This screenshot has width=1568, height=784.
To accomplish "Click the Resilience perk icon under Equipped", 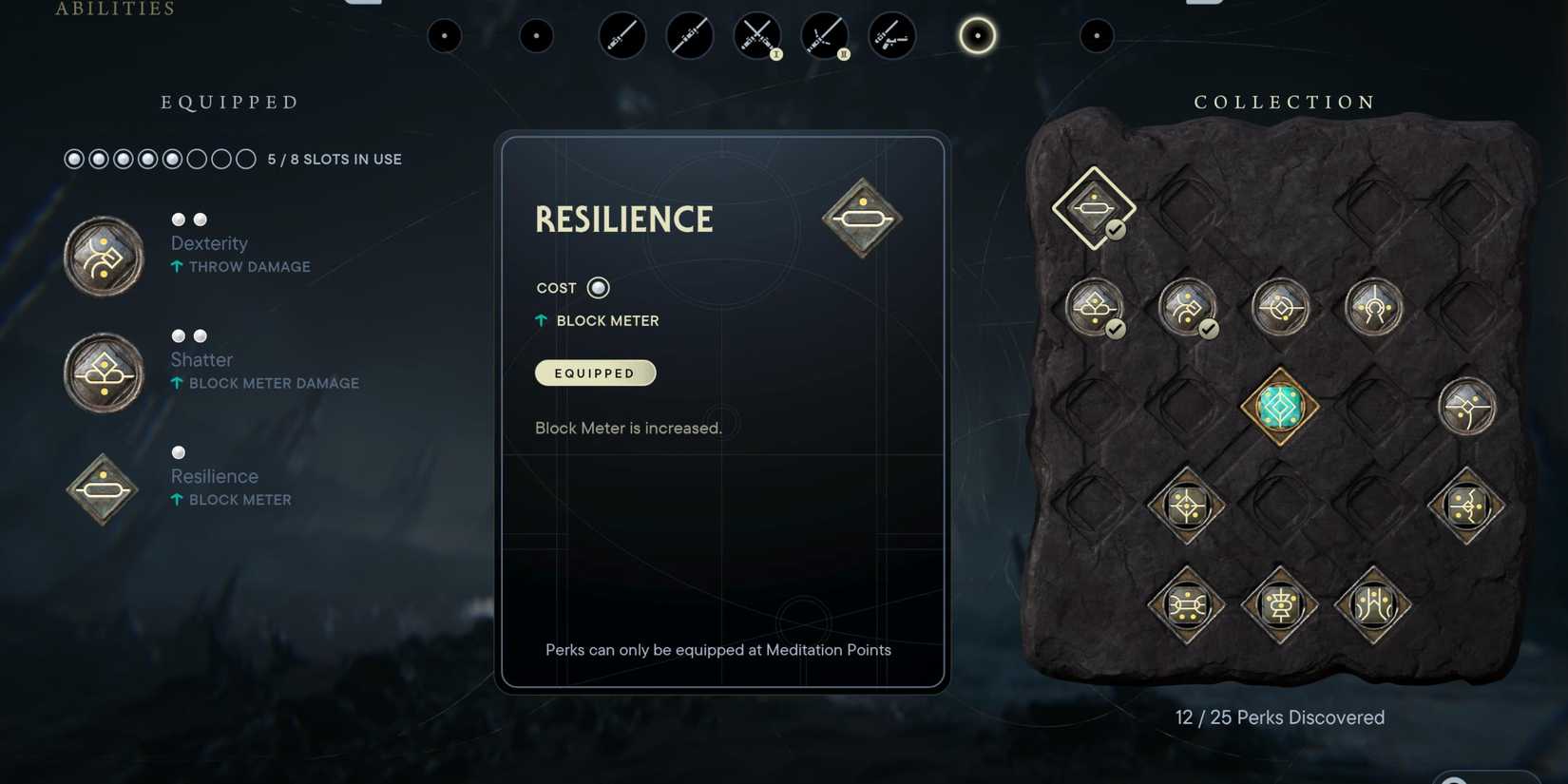I will (x=101, y=488).
